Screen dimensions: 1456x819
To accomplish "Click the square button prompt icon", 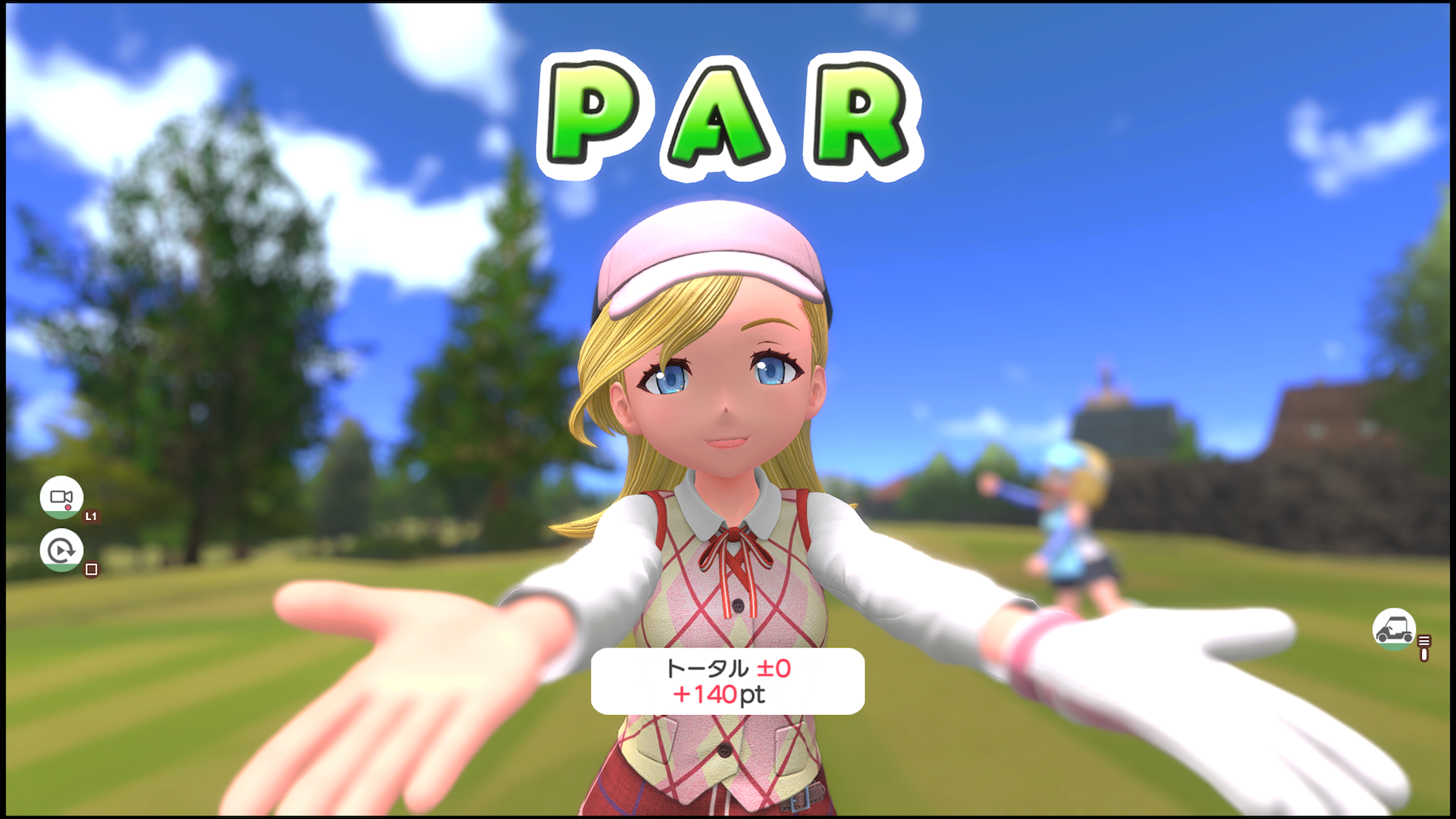I will coord(91,569).
